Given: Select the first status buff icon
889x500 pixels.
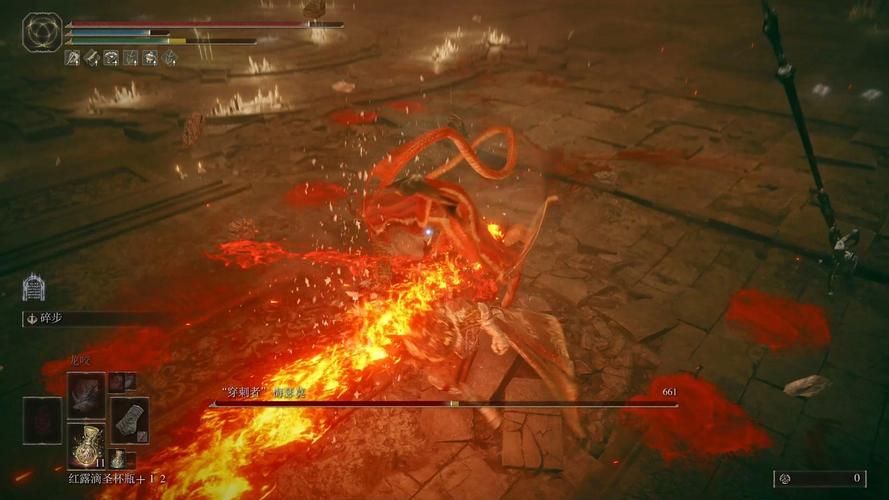Looking at the screenshot, I should point(73,58).
